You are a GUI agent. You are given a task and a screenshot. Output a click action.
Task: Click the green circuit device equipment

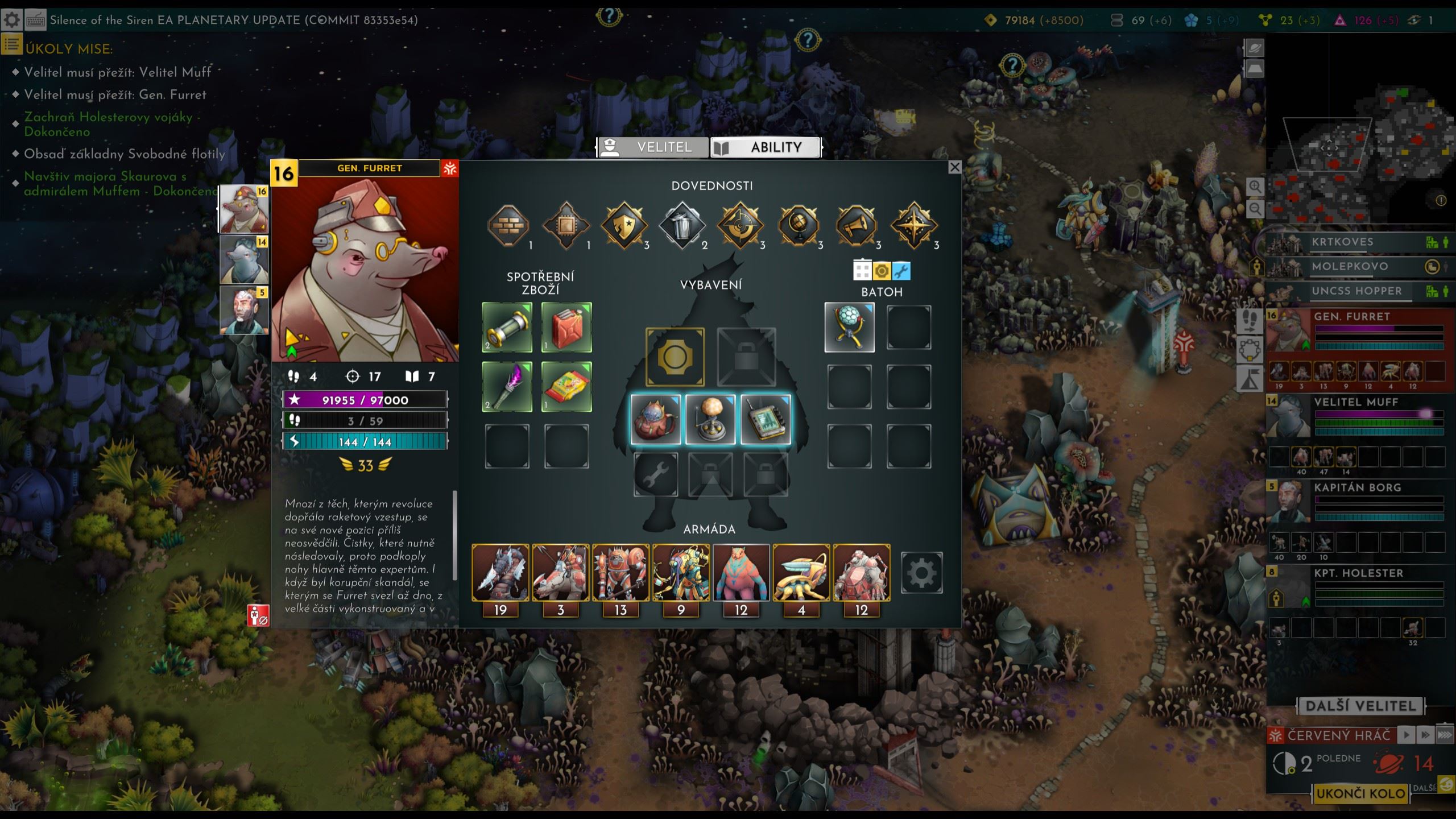tap(766, 420)
